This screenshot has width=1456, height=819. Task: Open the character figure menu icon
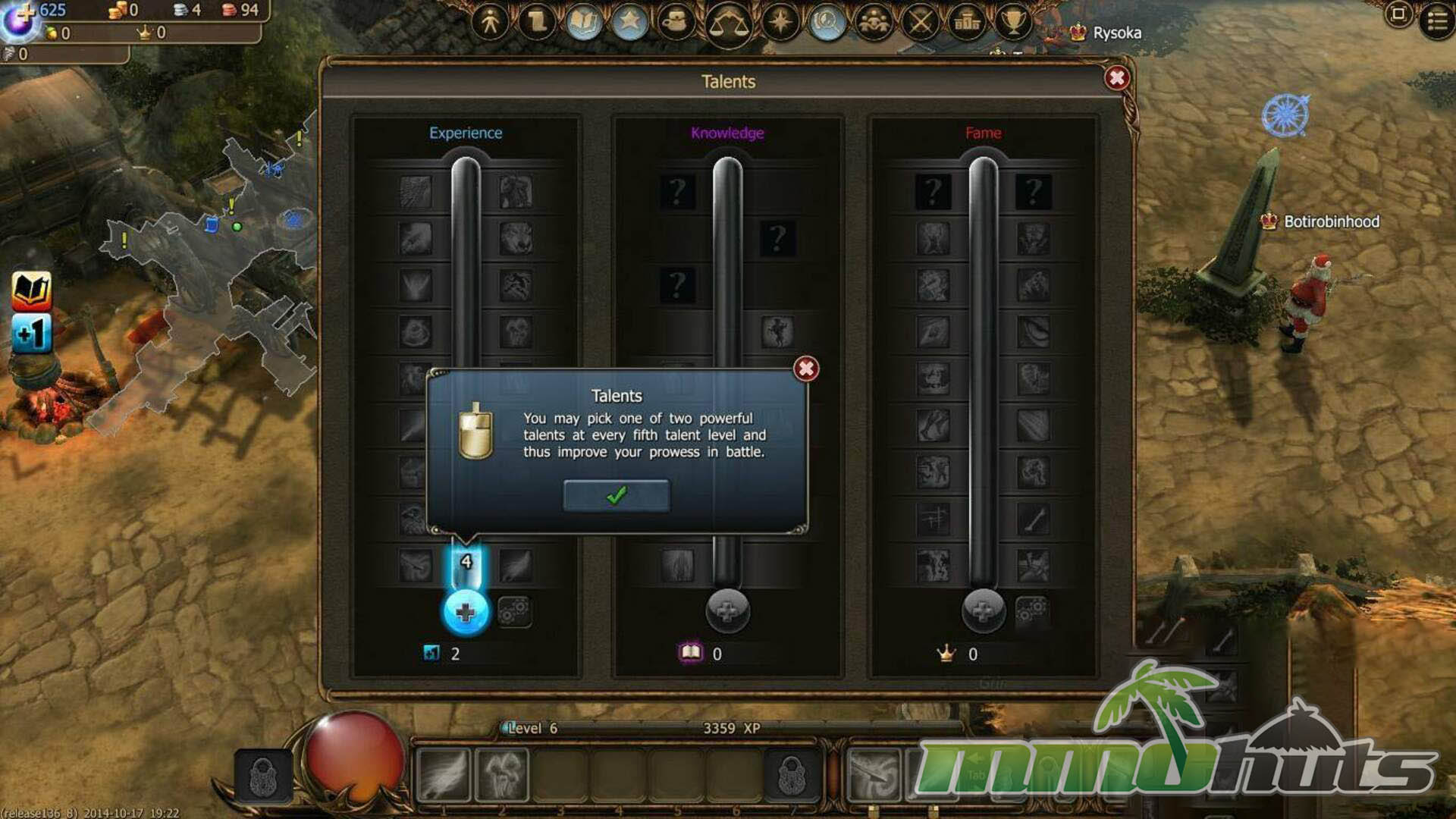click(491, 22)
